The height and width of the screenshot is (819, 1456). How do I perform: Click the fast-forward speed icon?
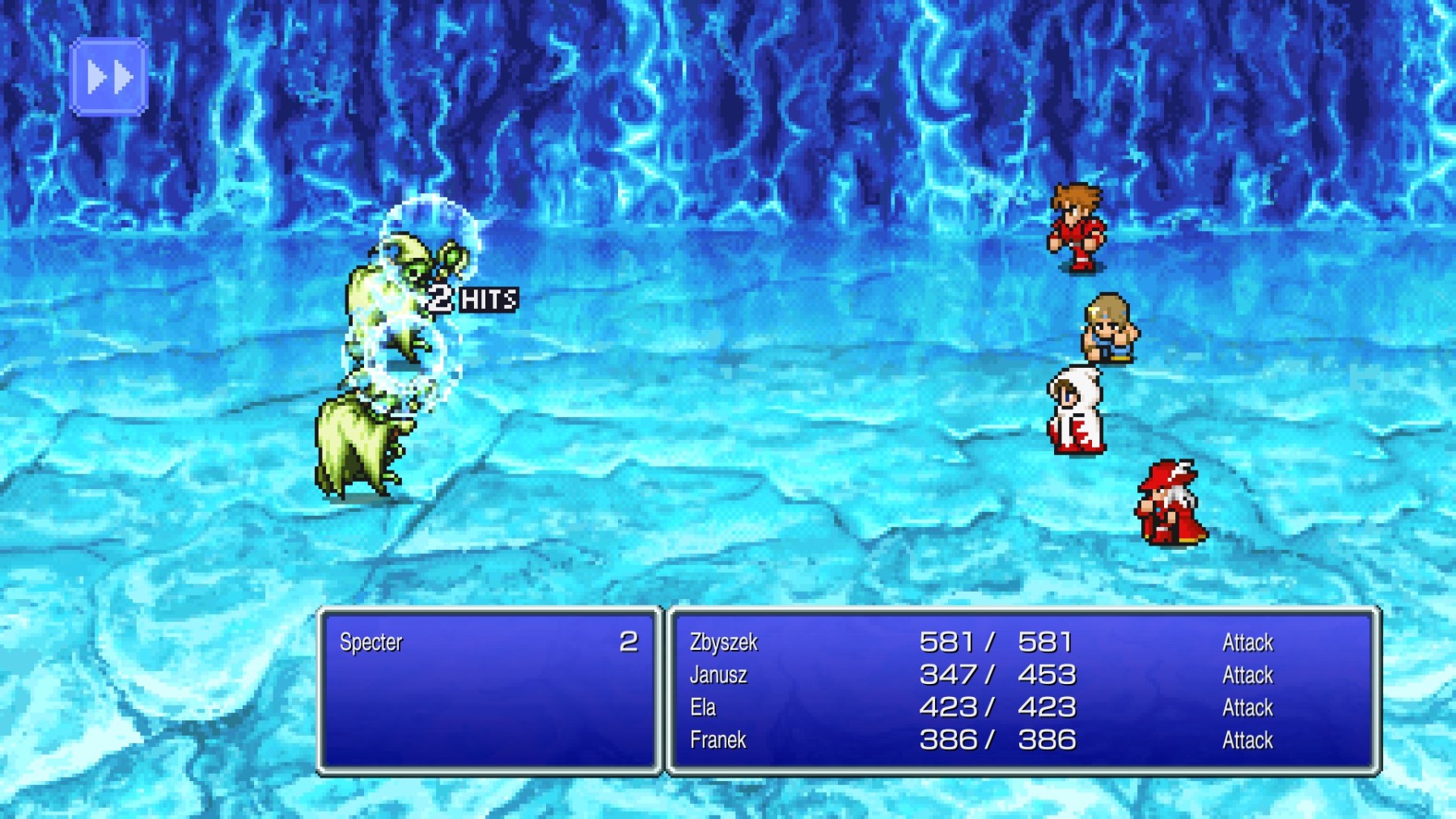(108, 77)
